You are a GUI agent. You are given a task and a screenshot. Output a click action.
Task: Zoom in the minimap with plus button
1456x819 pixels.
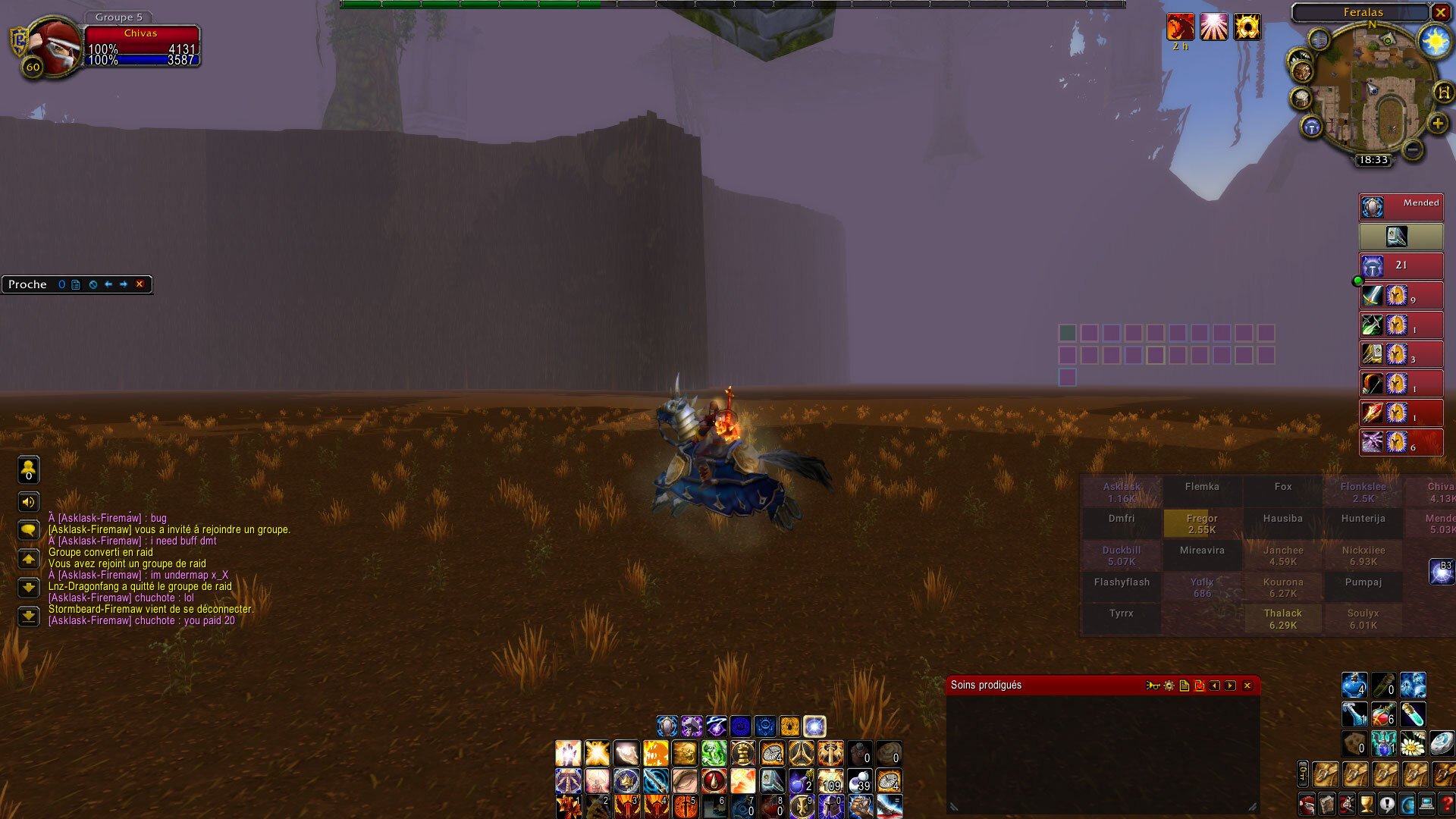[x=1437, y=124]
